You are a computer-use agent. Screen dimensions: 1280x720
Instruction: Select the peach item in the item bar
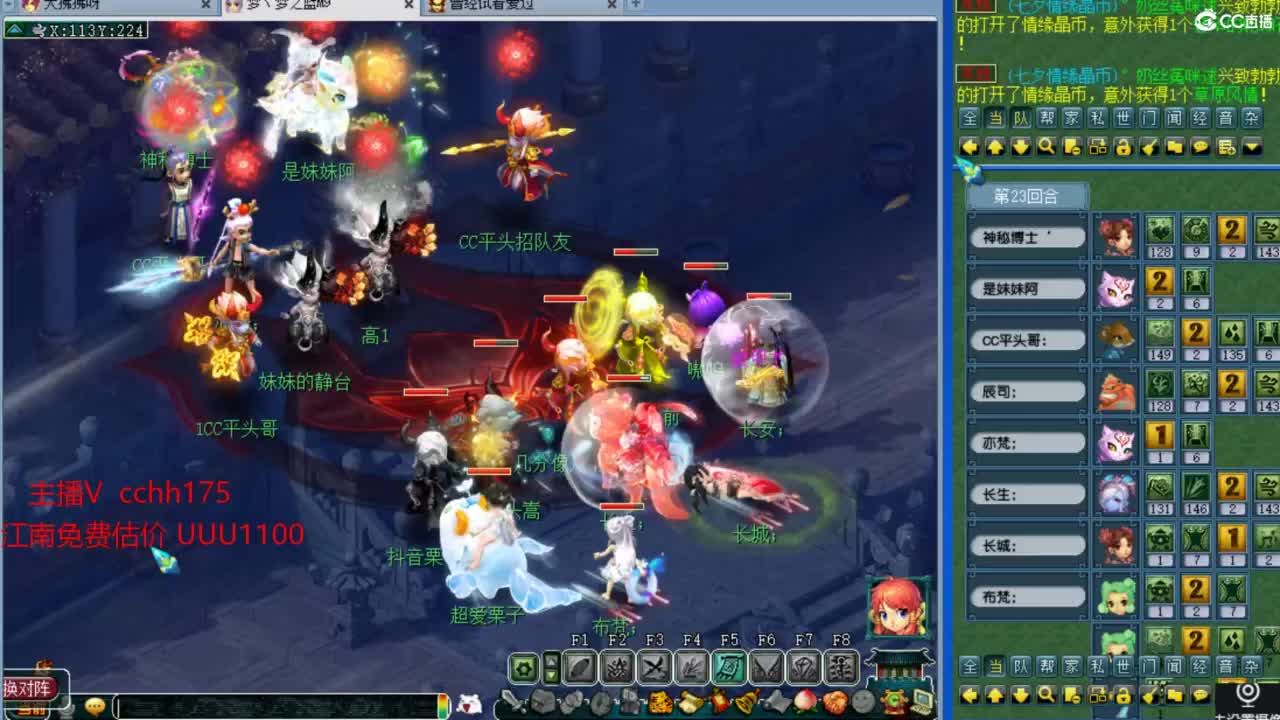tap(804, 701)
